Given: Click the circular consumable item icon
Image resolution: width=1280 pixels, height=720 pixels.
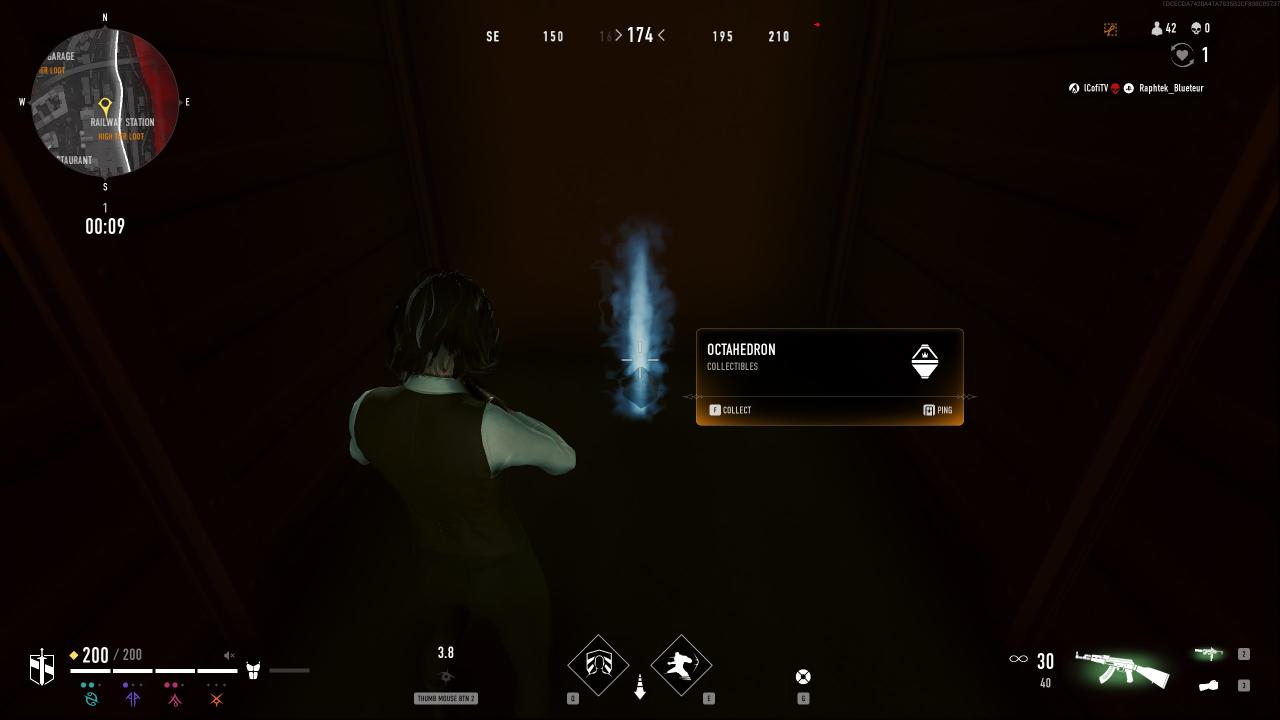Looking at the screenshot, I should pos(802,677).
